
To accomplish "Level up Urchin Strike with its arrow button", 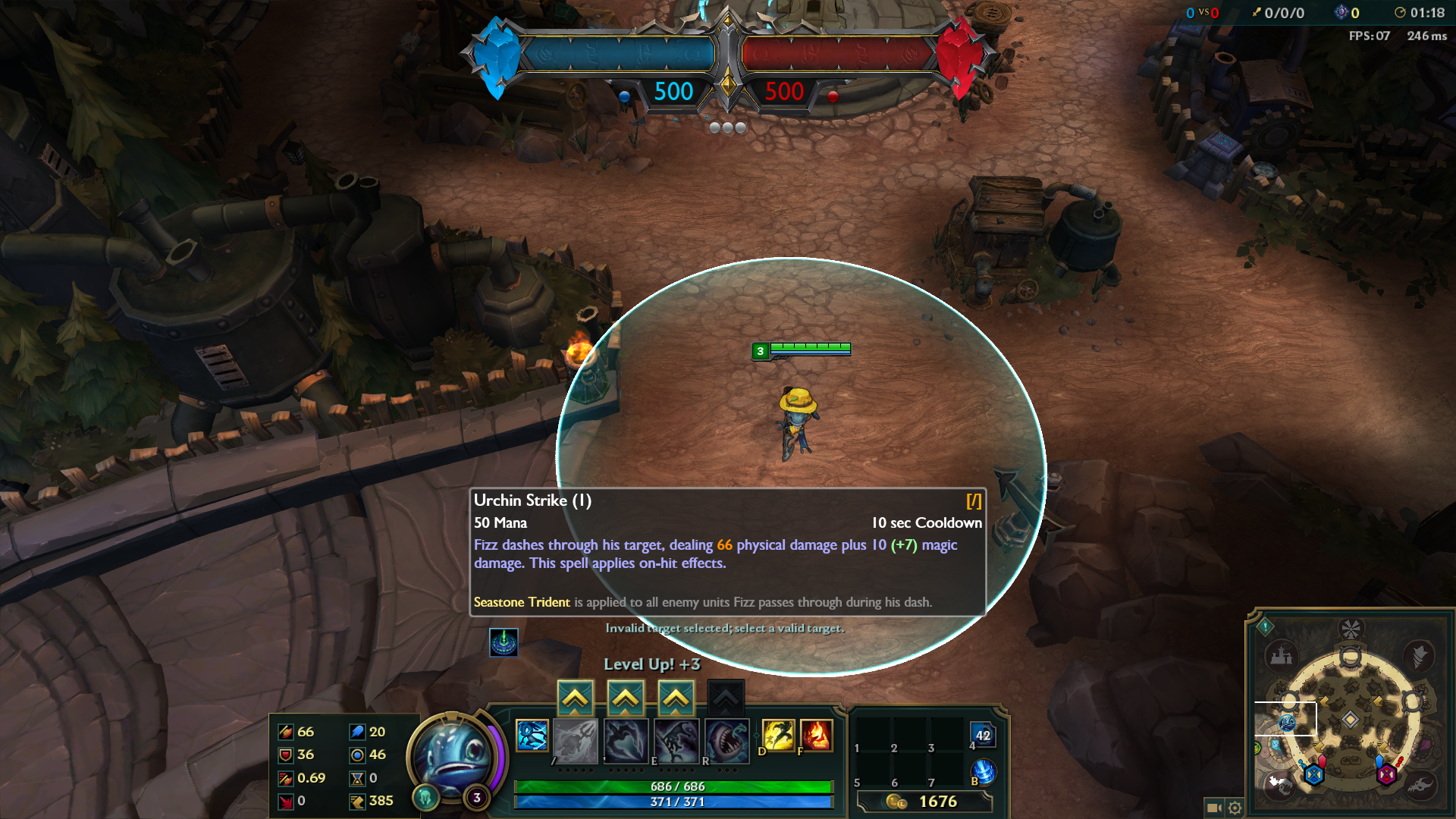I will pyautogui.click(x=576, y=698).
